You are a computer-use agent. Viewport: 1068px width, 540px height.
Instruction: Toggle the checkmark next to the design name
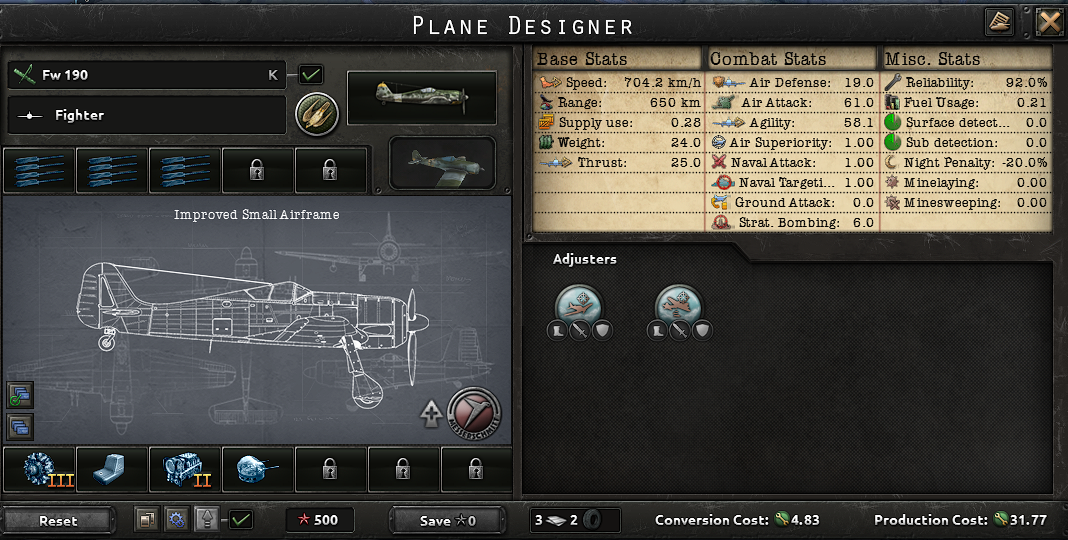(x=311, y=74)
